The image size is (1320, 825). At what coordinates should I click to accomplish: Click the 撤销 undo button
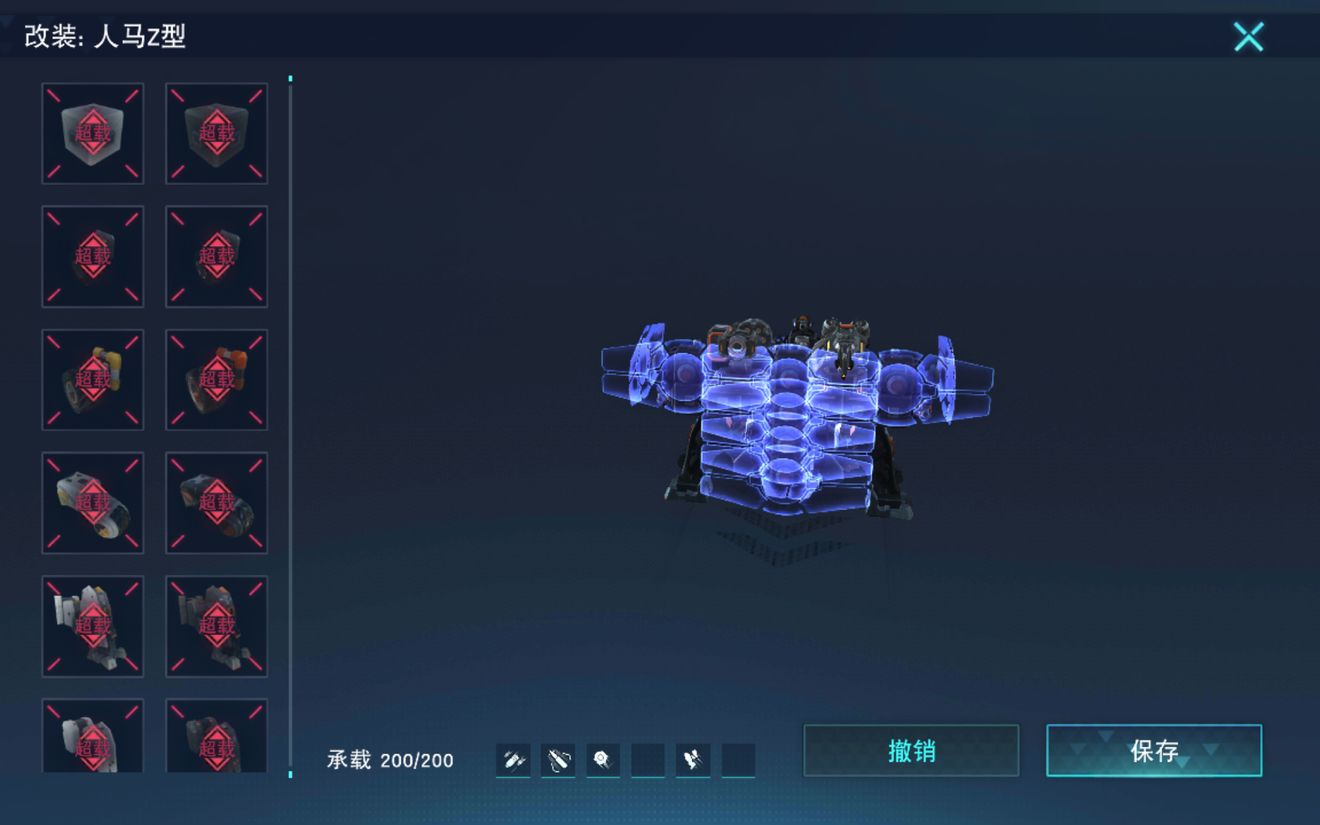point(911,751)
